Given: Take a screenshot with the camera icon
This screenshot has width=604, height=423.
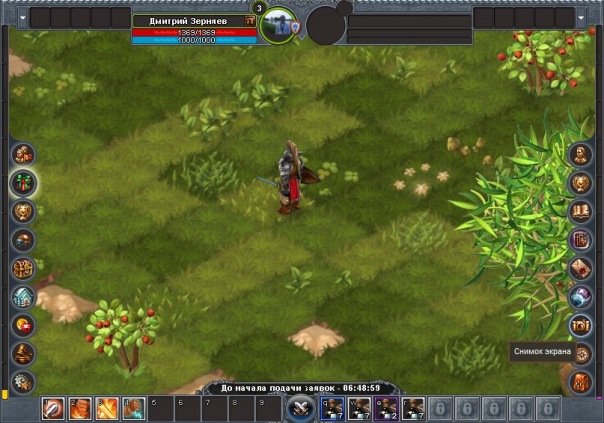Looking at the screenshot, I should click(x=581, y=325).
